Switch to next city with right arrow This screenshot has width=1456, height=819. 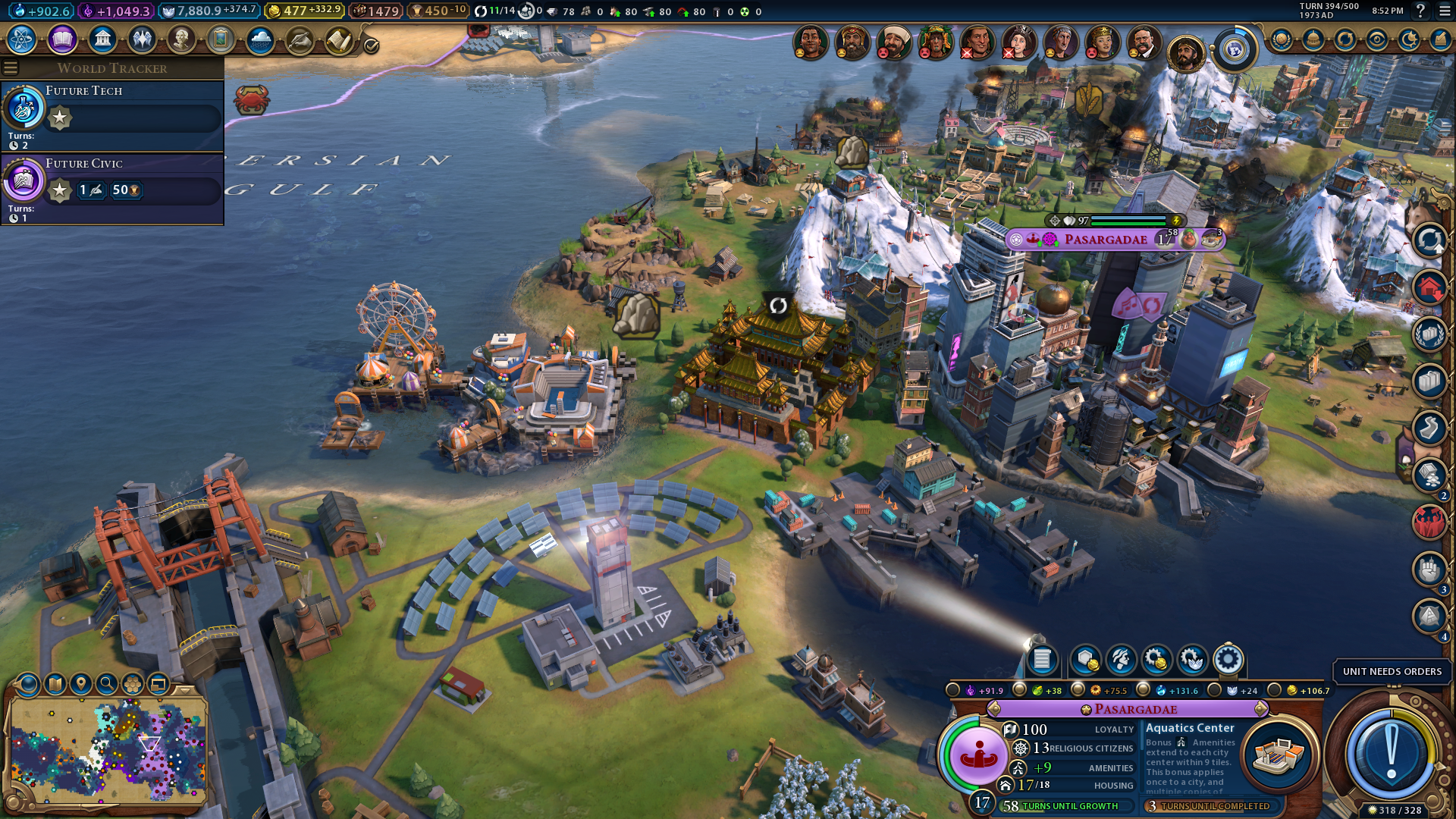pyautogui.click(x=1260, y=709)
